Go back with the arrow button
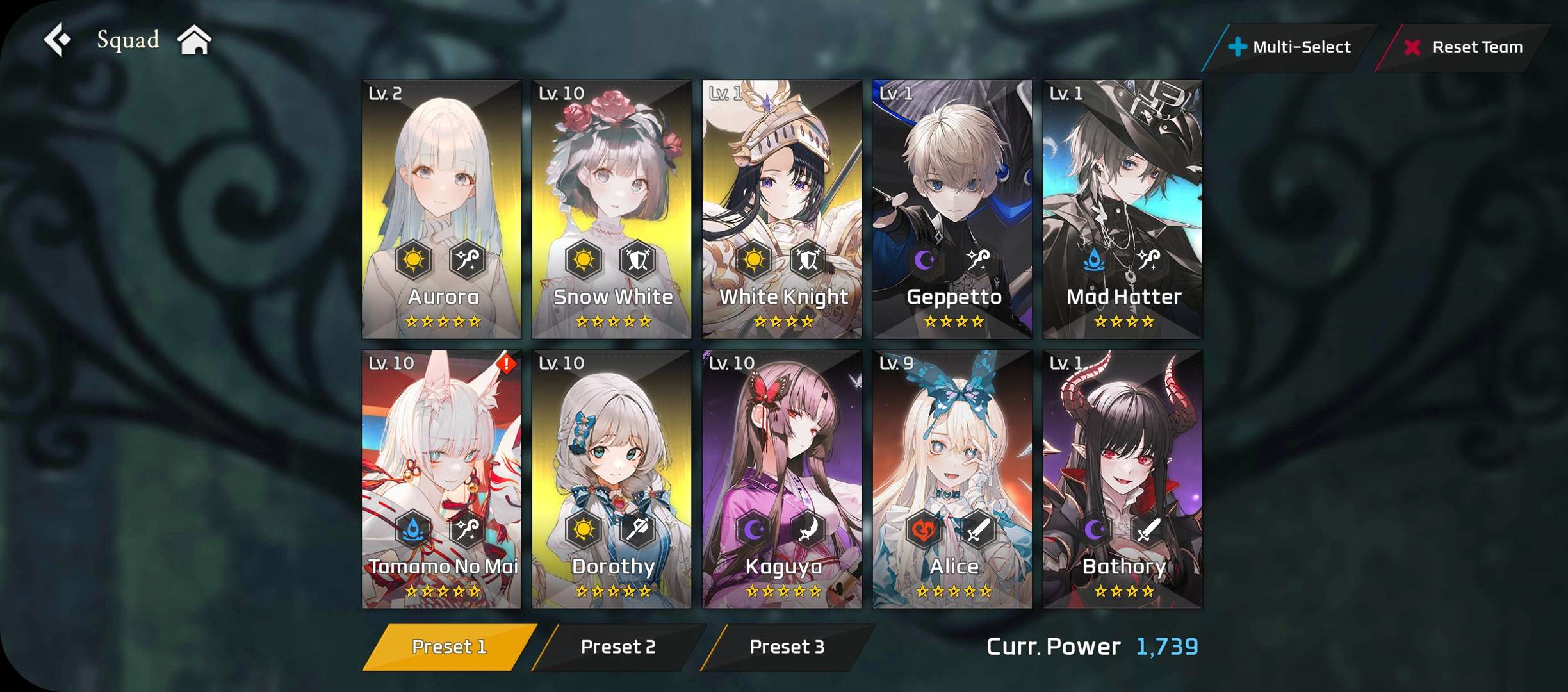 [58, 40]
